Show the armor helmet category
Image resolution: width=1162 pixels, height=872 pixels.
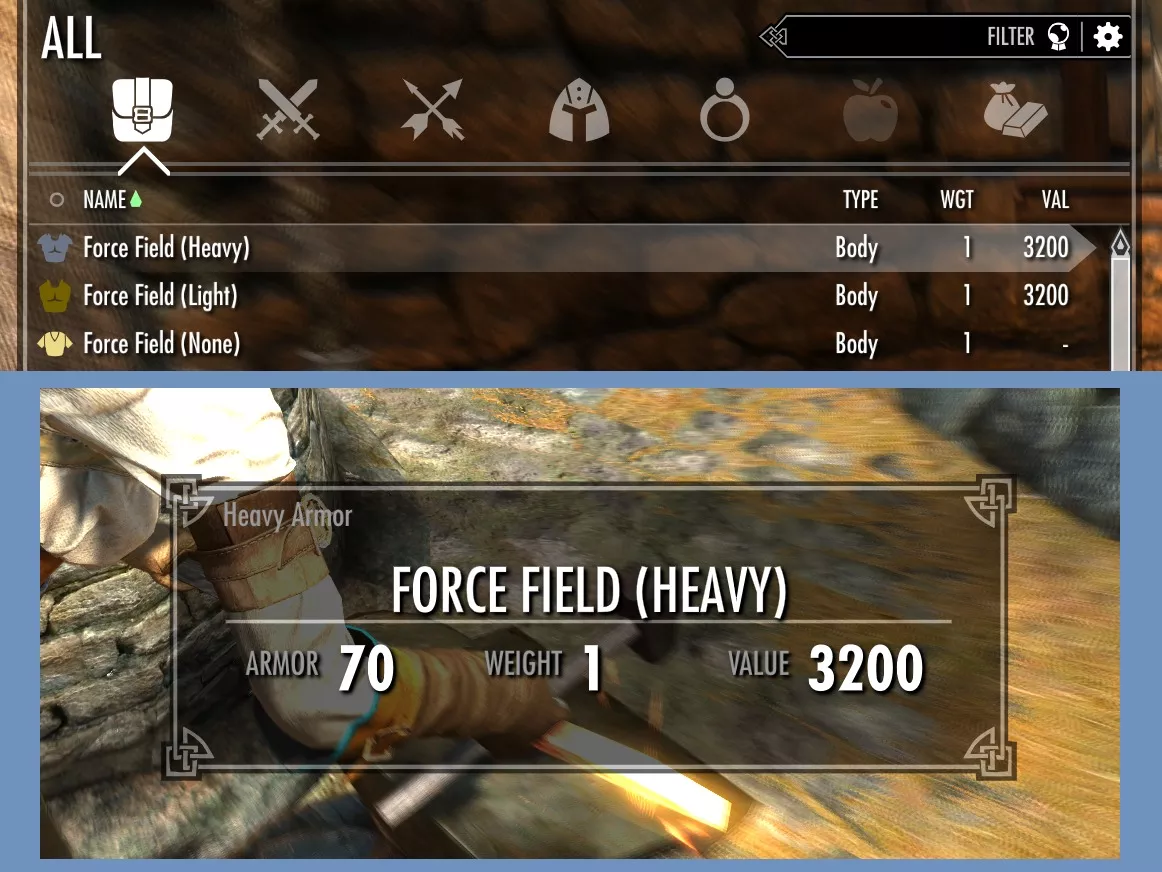579,110
